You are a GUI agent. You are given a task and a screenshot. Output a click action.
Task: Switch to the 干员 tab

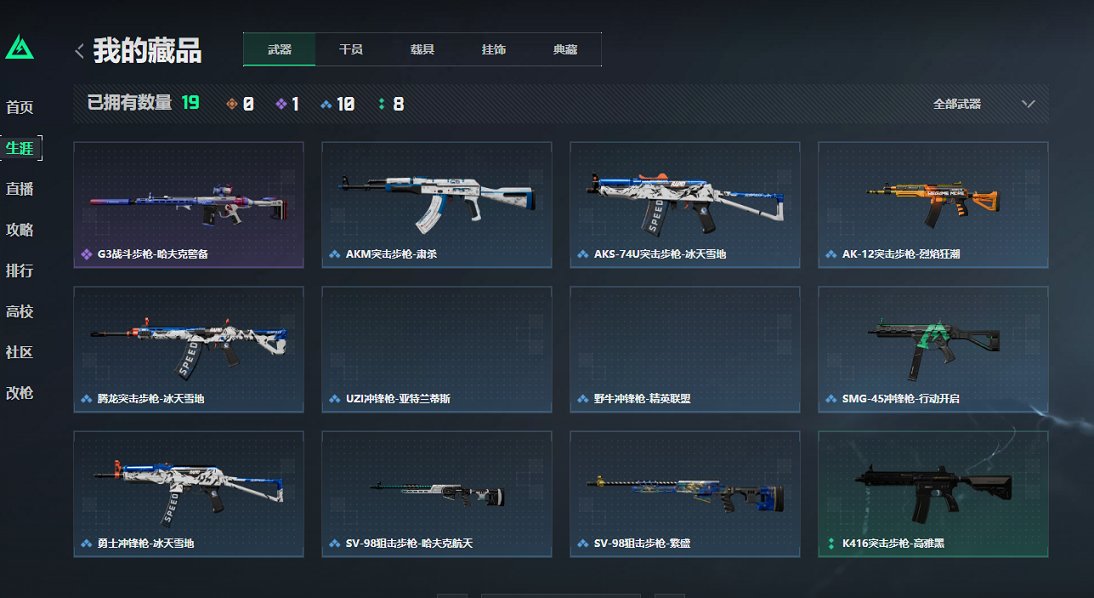pyautogui.click(x=350, y=50)
